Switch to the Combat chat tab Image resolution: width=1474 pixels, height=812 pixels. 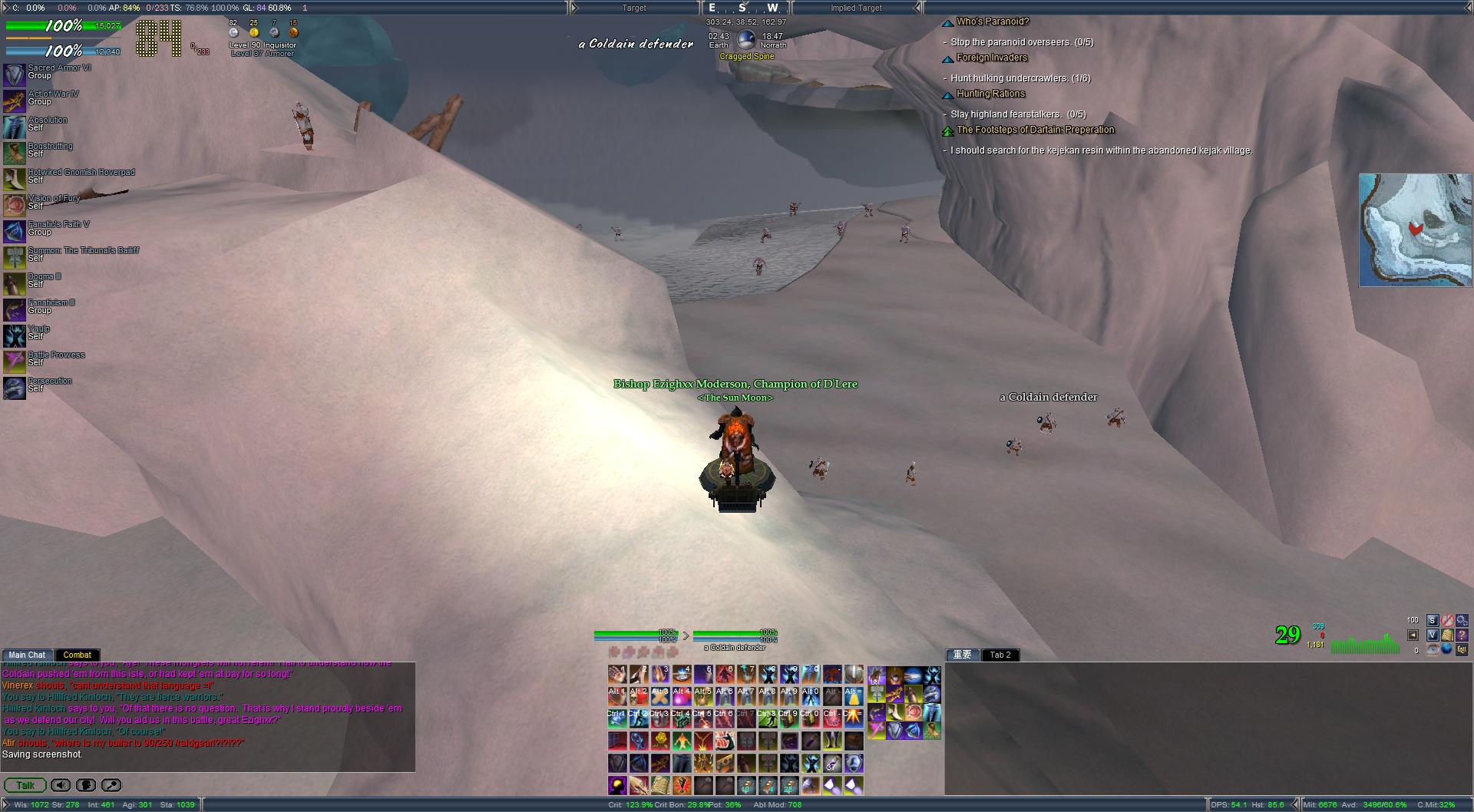[x=77, y=655]
